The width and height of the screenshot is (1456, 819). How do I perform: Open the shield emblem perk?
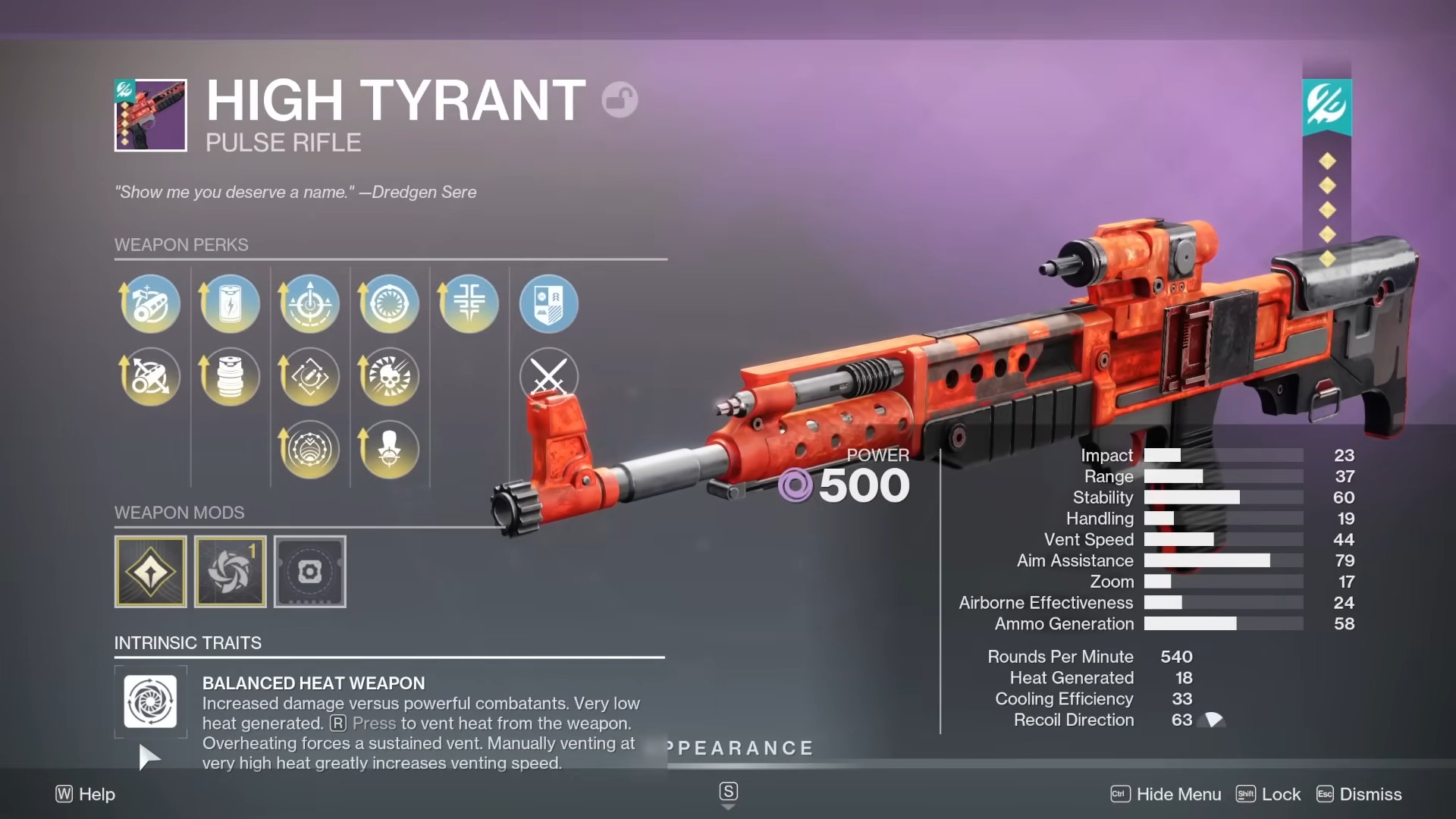point(548,304)
